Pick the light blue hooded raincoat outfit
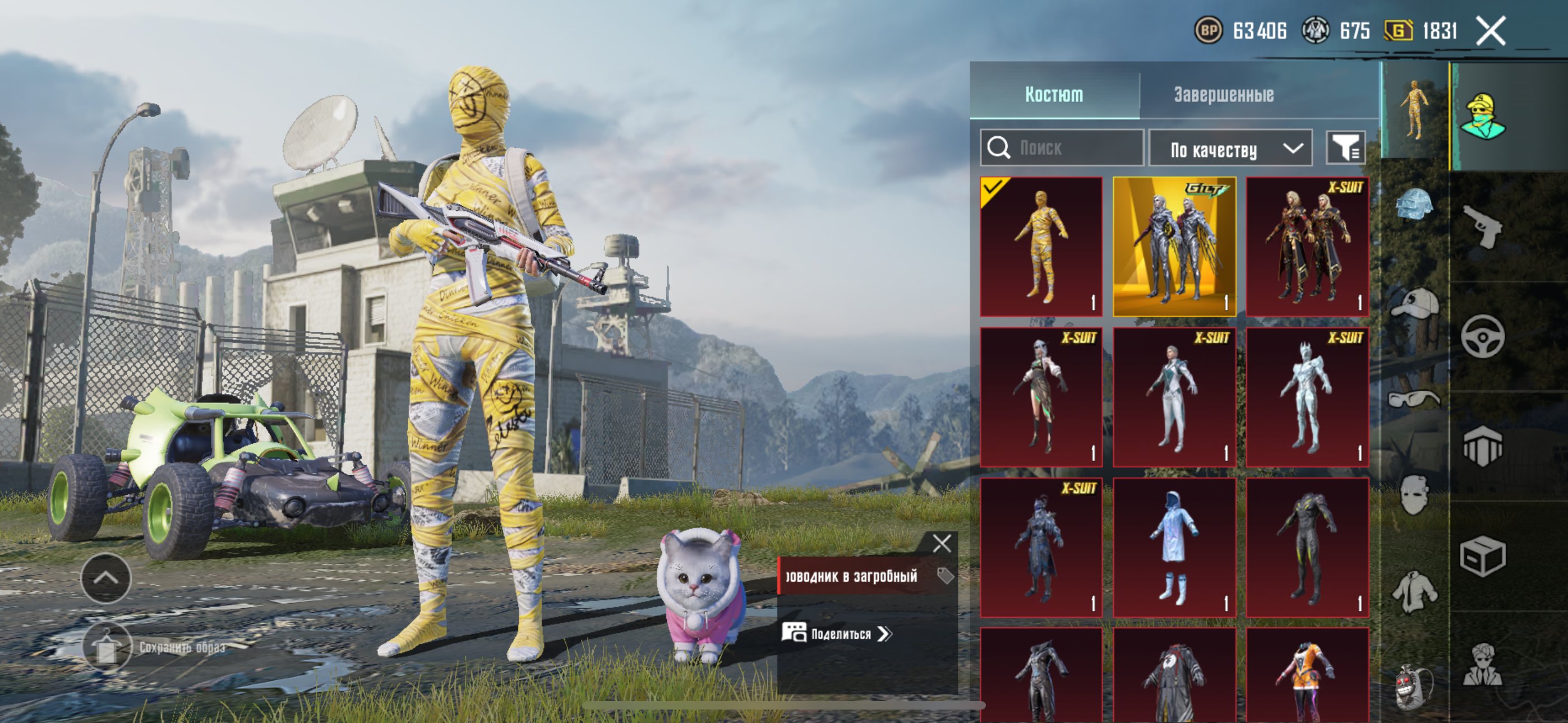The width and height of the screenshot is (1568, 723). [1174, 548]
